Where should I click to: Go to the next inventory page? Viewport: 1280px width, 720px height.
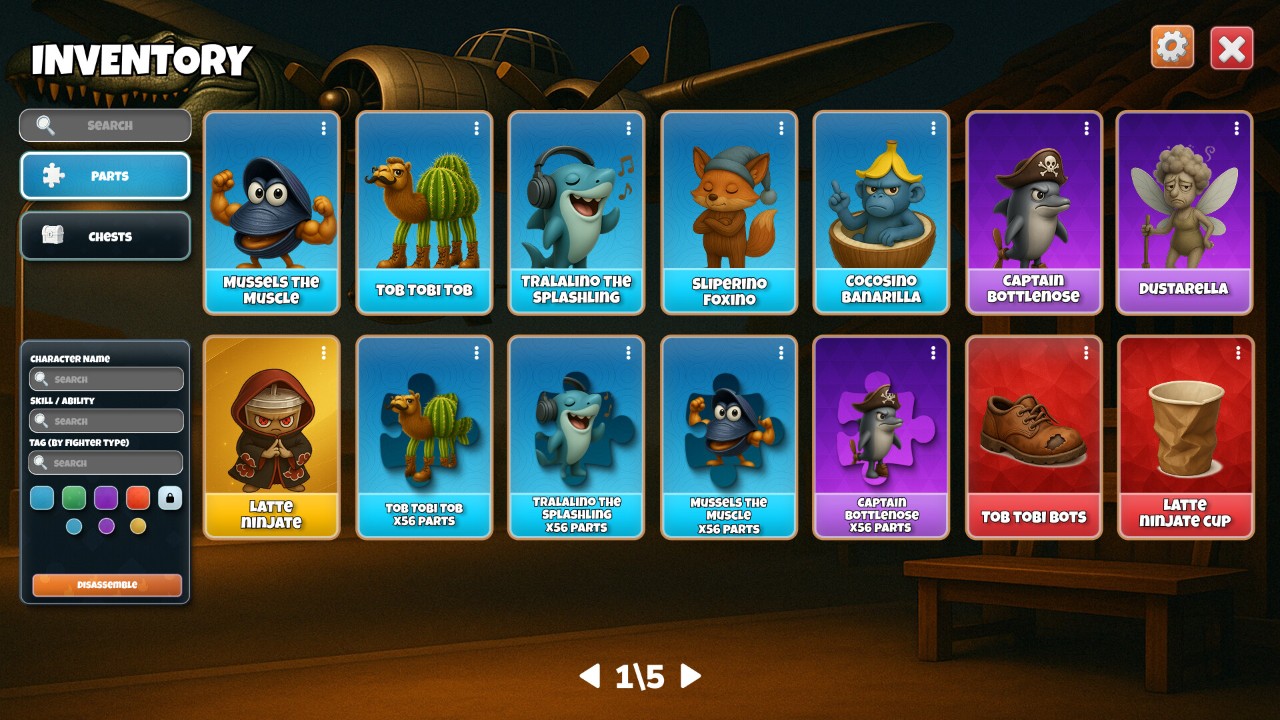(690, 677)
